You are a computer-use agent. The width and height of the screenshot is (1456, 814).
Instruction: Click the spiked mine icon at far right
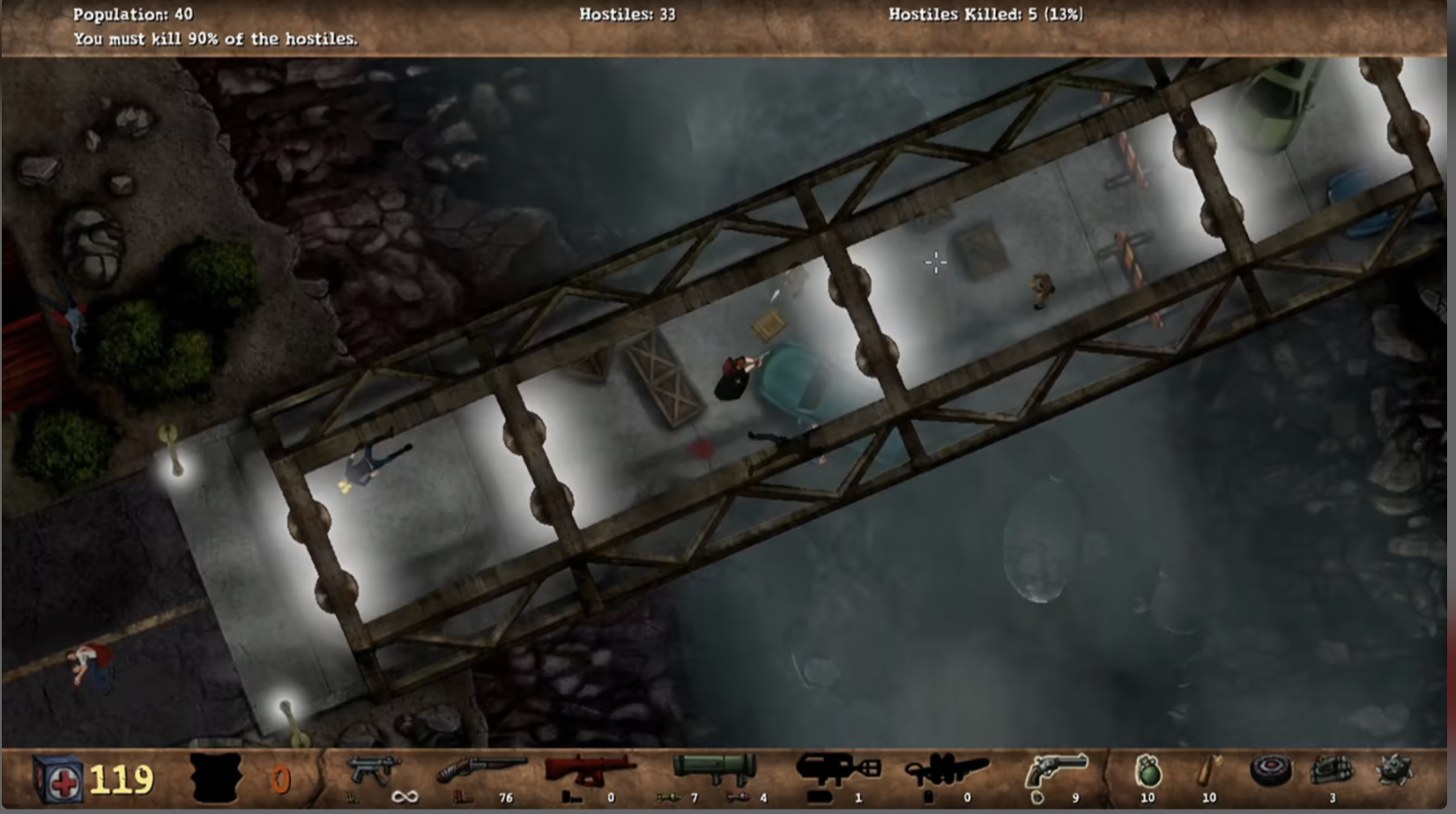(1394, 768)
